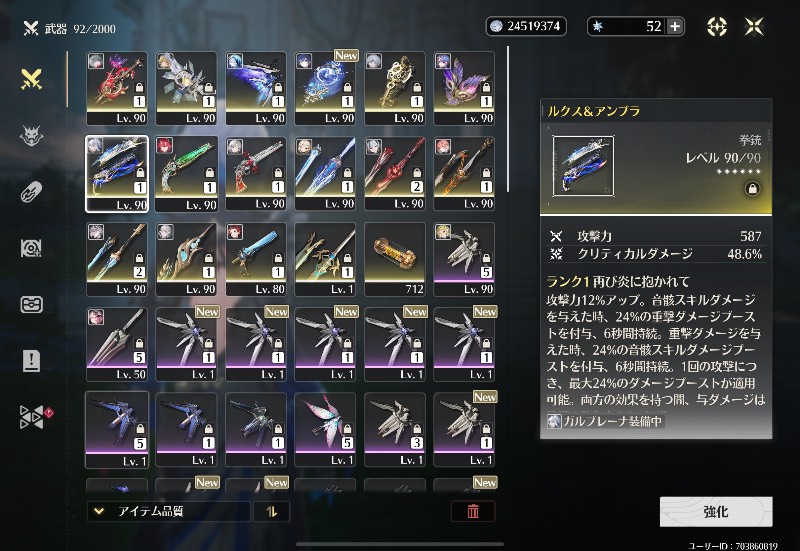Switch to the tab with red notification badge

tap(33, 417)
